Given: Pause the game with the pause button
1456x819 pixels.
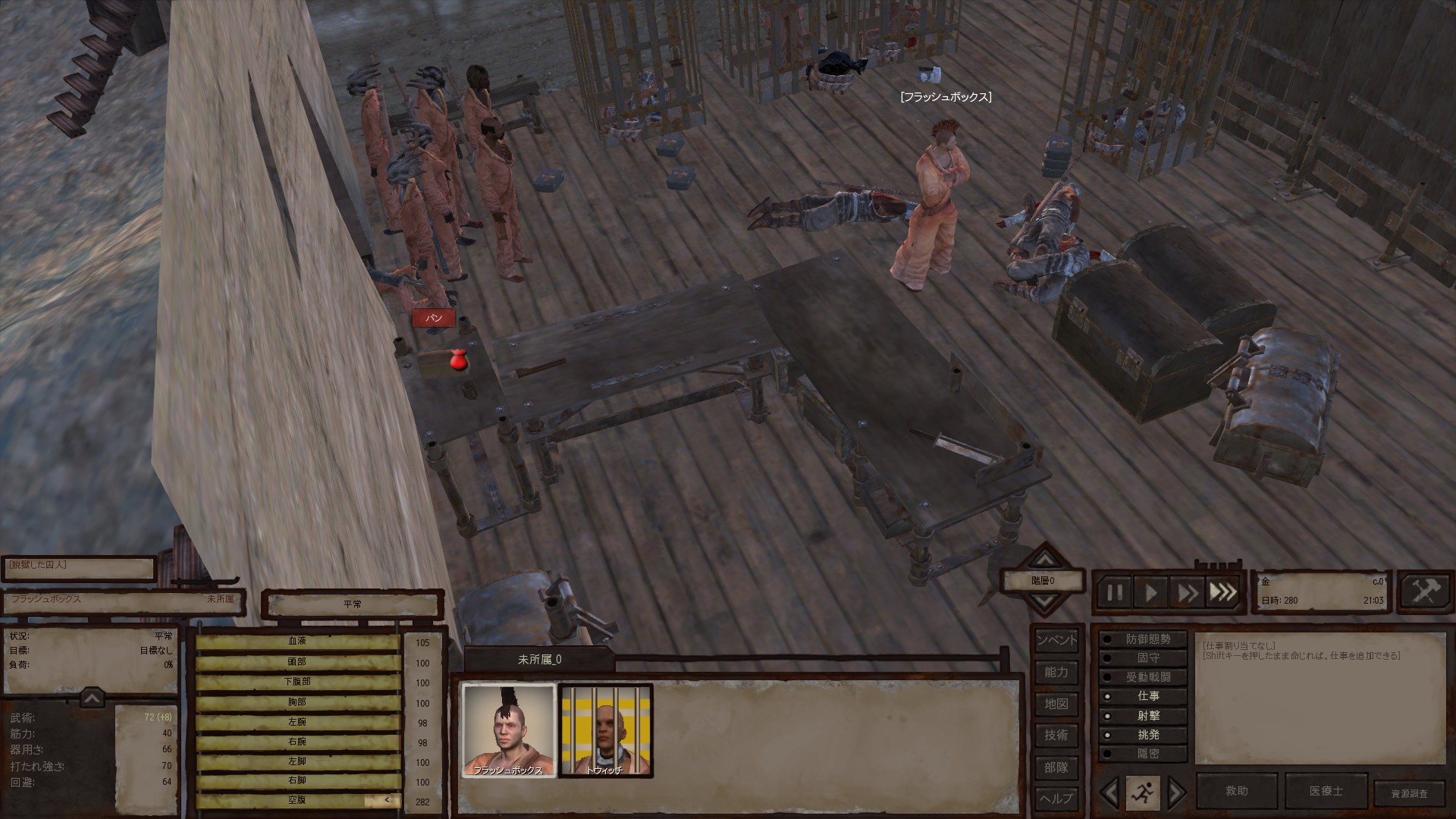Looking at the screenshot, I should coord(1115,592).
